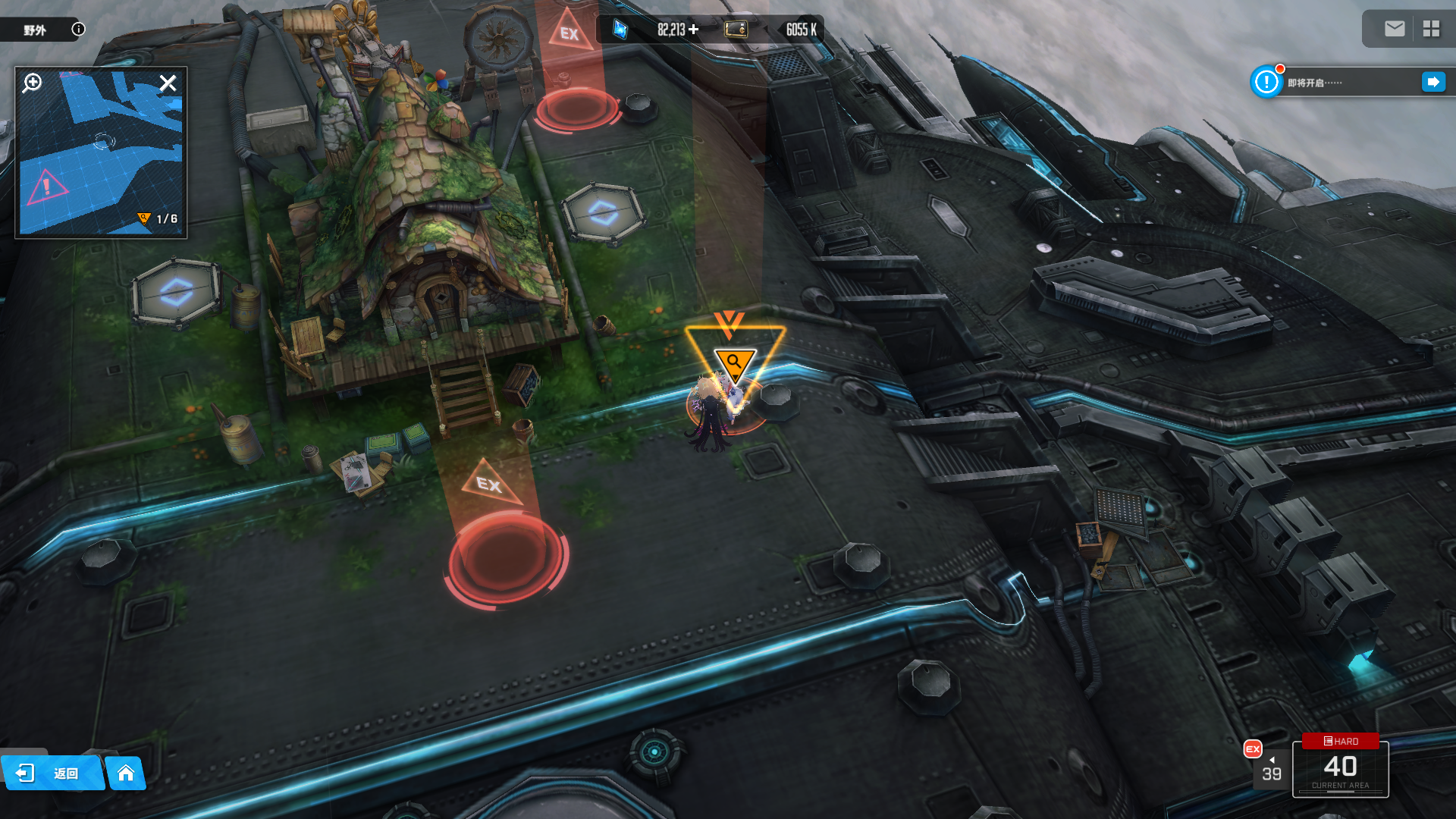Zoom in on the minimap

coord(32,83)
